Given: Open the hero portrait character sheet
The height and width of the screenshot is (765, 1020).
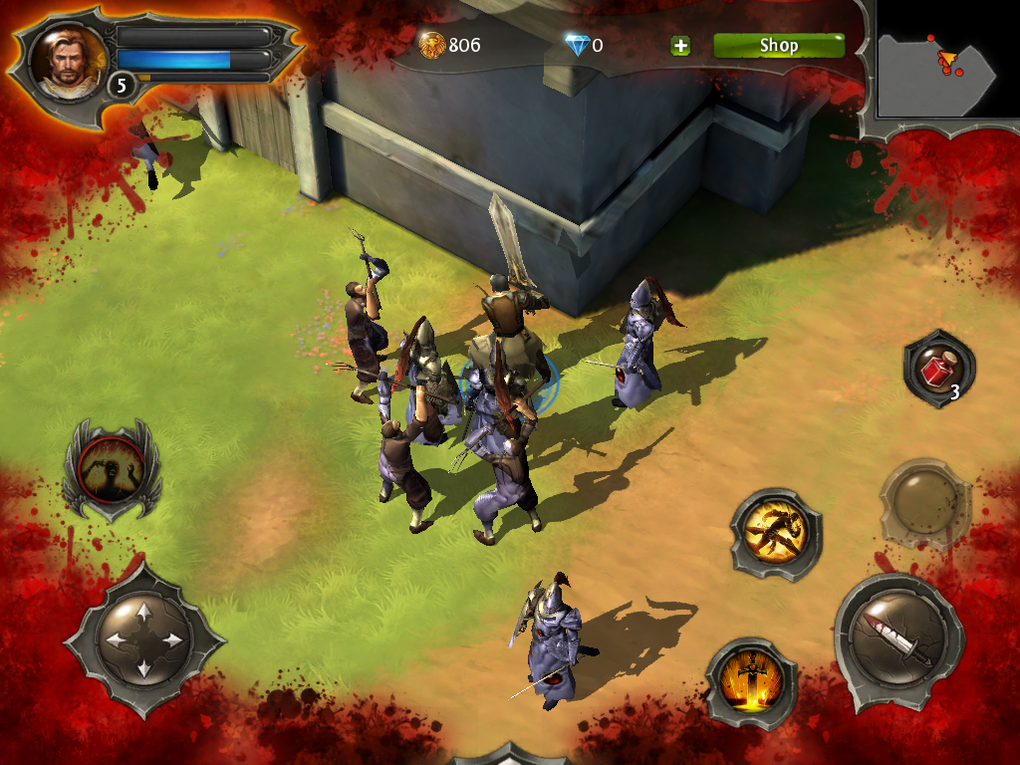Looking at the screenshot, I should [x=68, y=62].
